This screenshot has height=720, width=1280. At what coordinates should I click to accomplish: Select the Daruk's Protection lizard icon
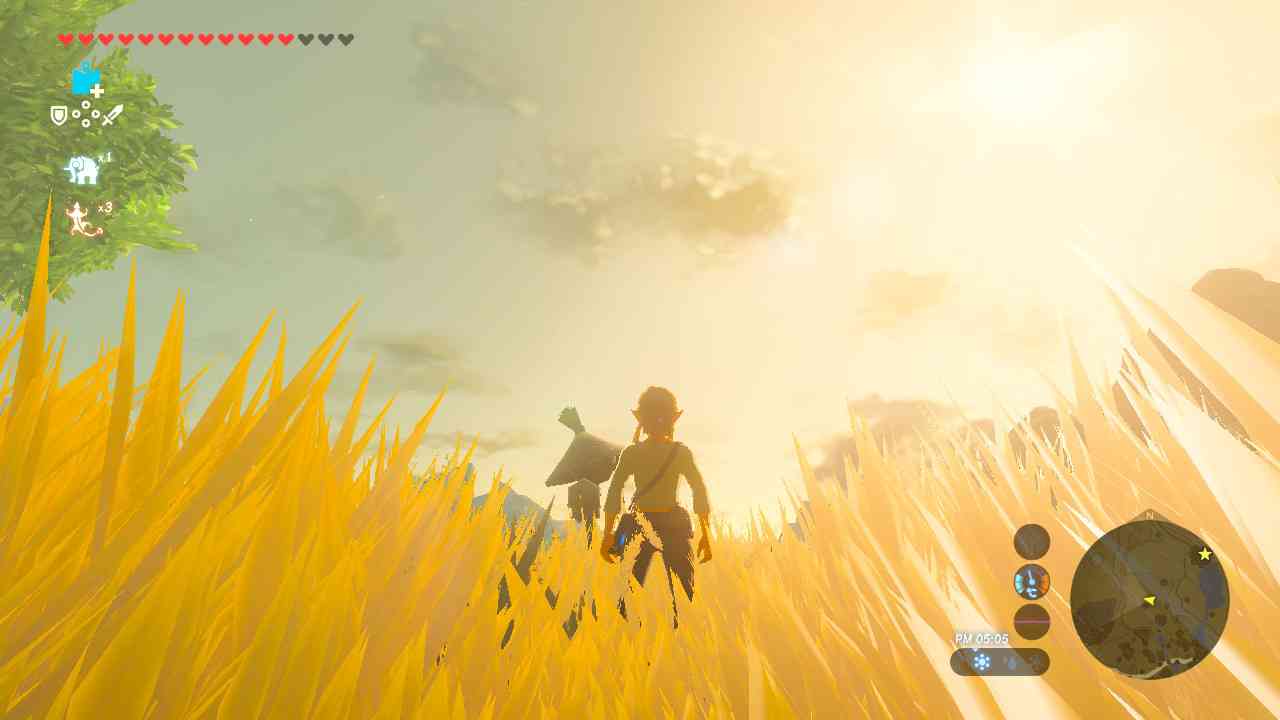(83, 219)
